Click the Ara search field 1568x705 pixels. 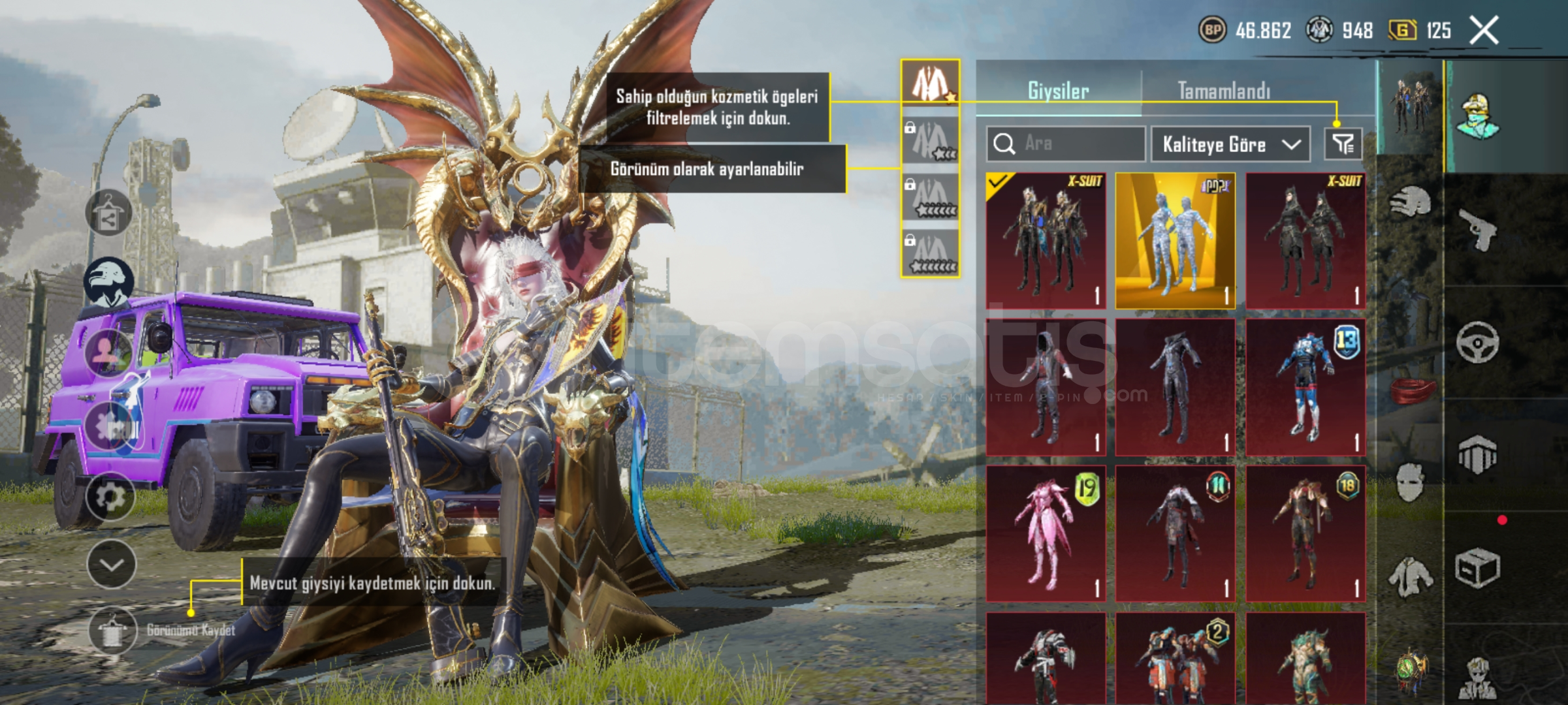(1066, 144)
